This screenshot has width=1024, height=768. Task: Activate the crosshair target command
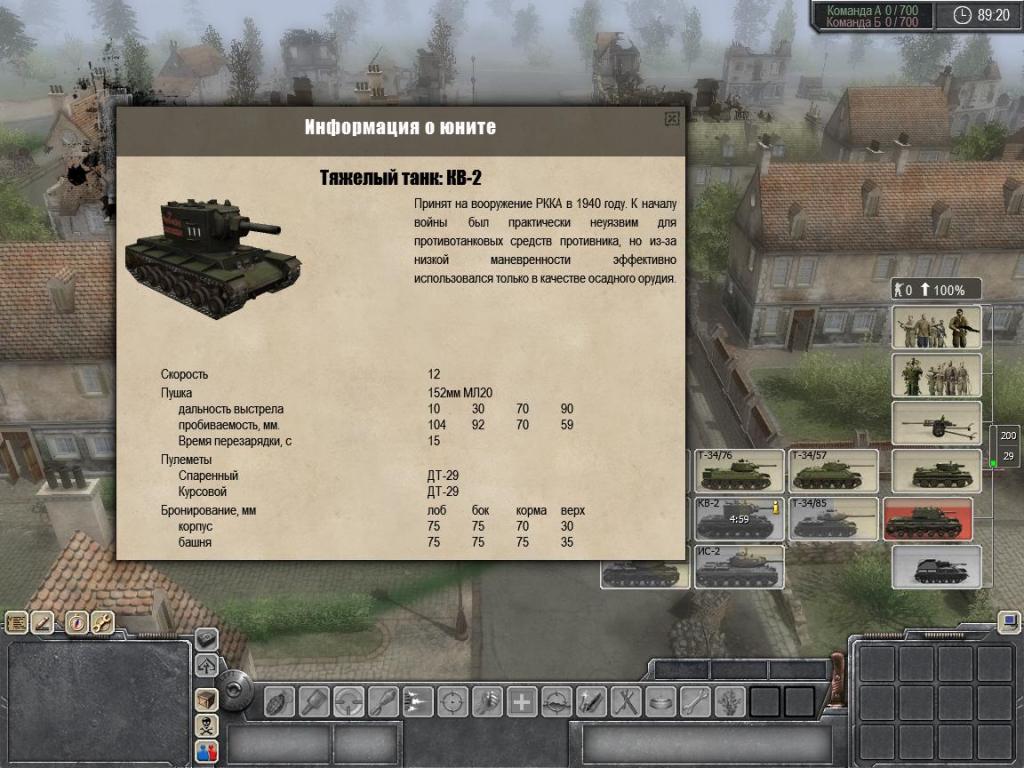[453, 701]
